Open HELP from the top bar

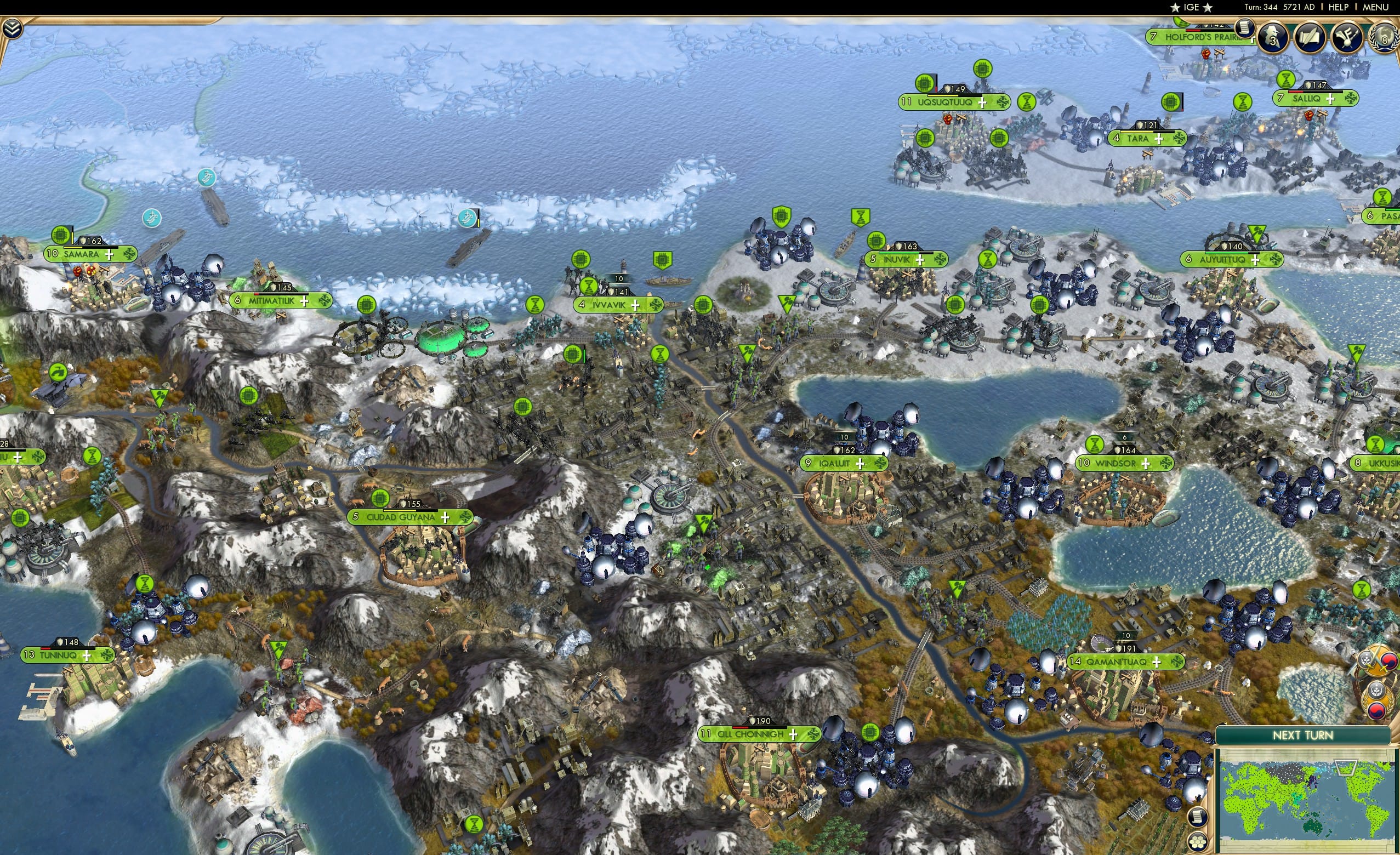coord(1339,7)
